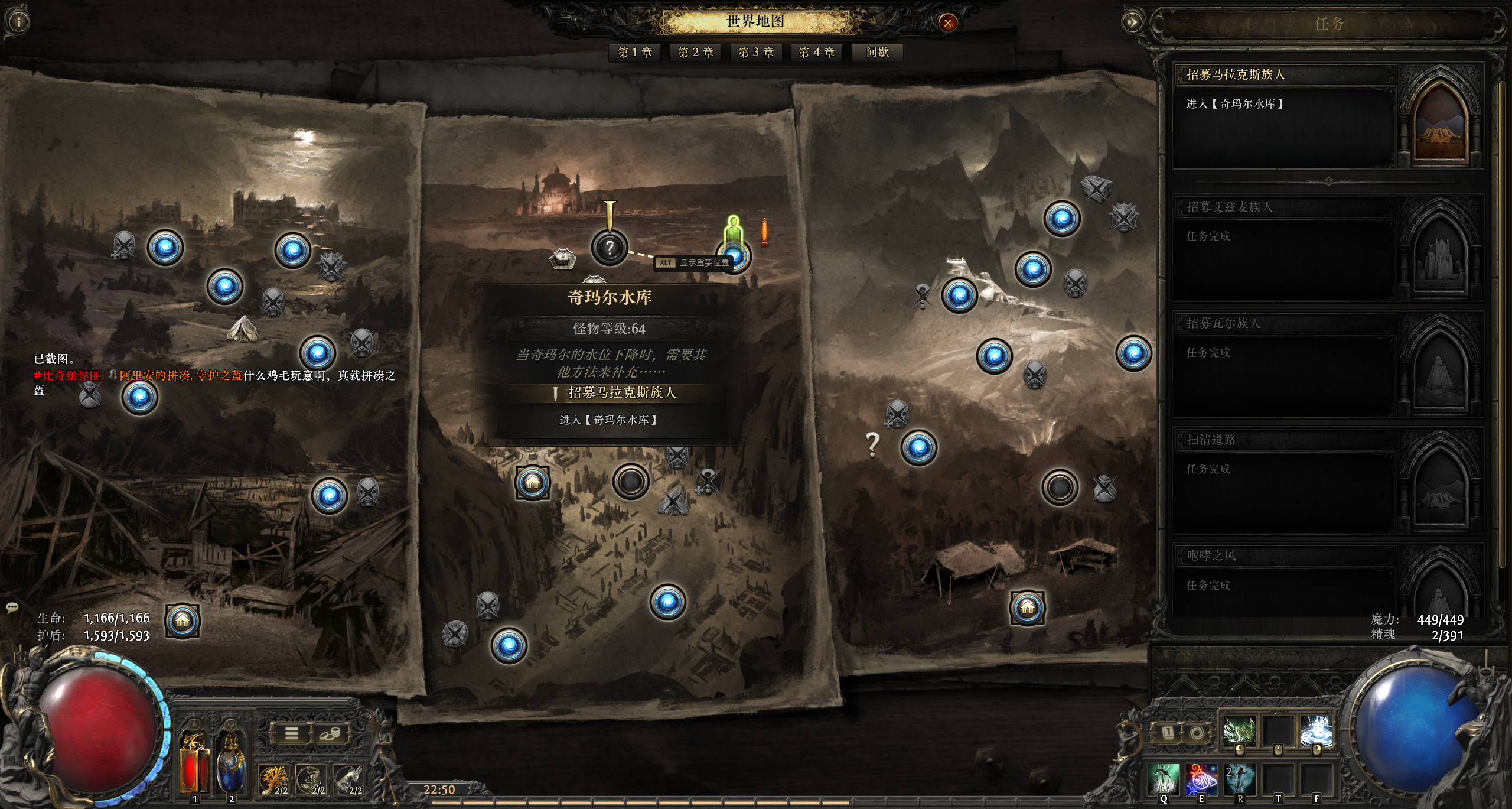This screenshot has height=809, width=1512.
Task: Show the 第4章 chapter map
Action: 817,53
